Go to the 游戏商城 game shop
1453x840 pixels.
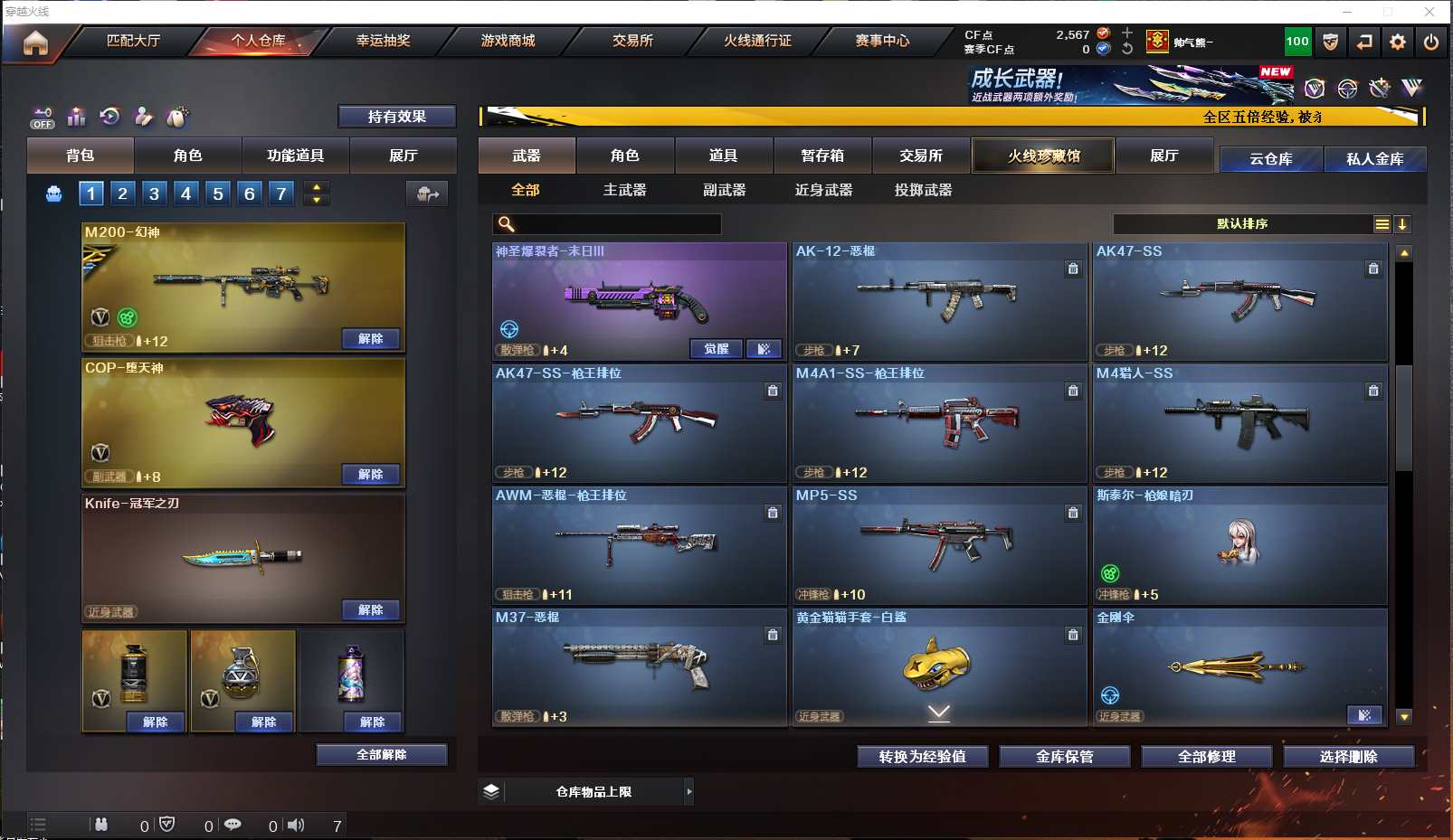pos(508,41)
